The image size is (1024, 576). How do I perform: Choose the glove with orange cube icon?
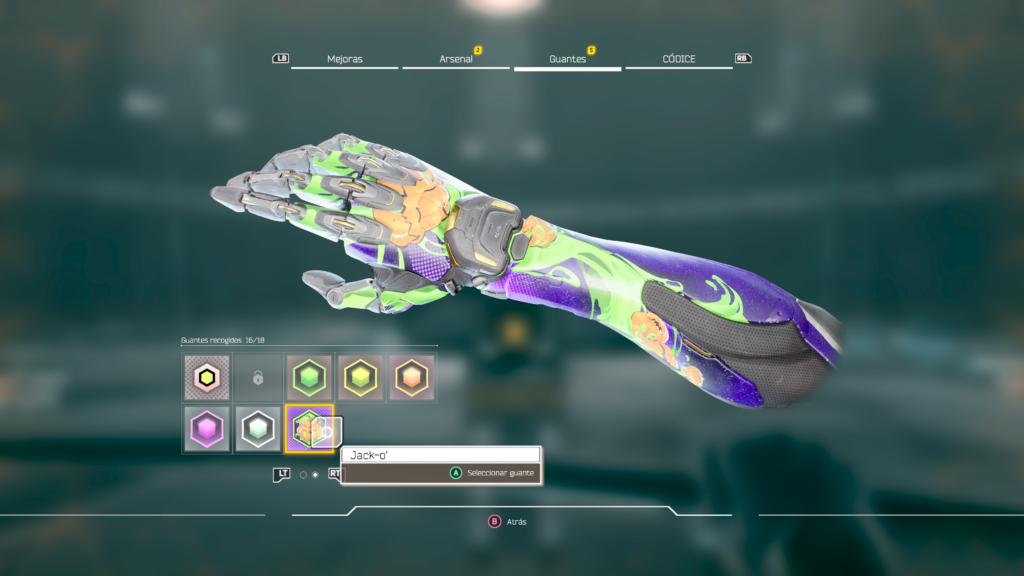coord(411,378)
